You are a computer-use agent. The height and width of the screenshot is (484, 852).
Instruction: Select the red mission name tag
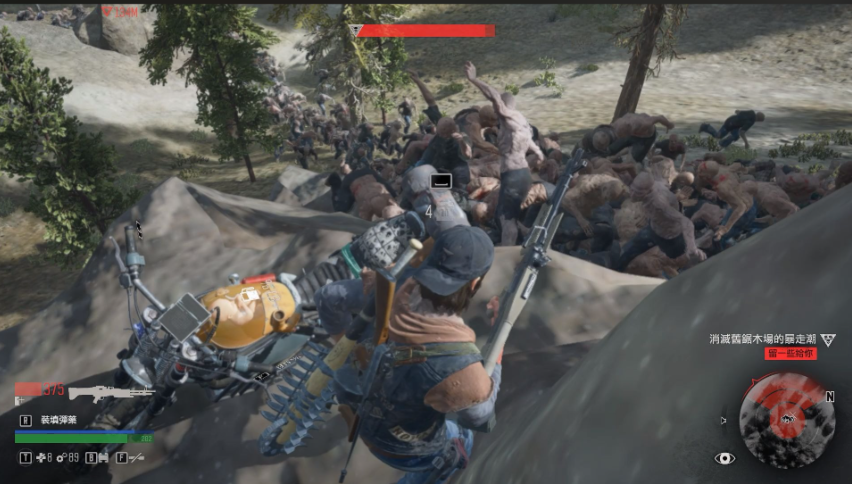791,354
